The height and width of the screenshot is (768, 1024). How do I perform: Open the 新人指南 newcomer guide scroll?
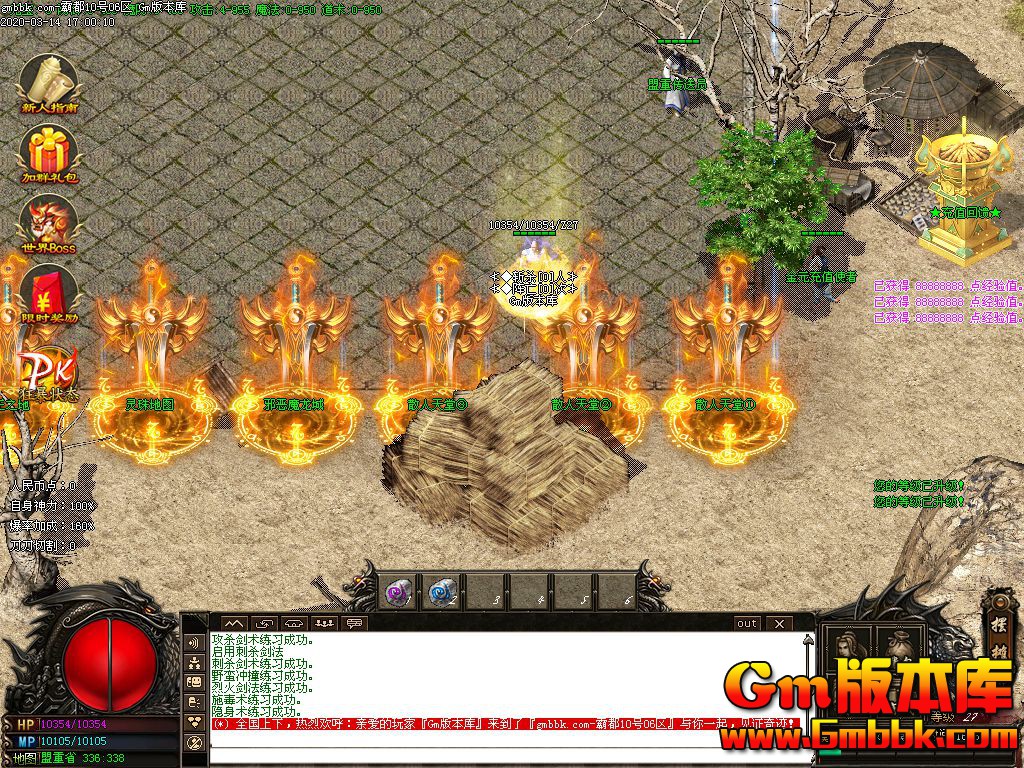48,82
